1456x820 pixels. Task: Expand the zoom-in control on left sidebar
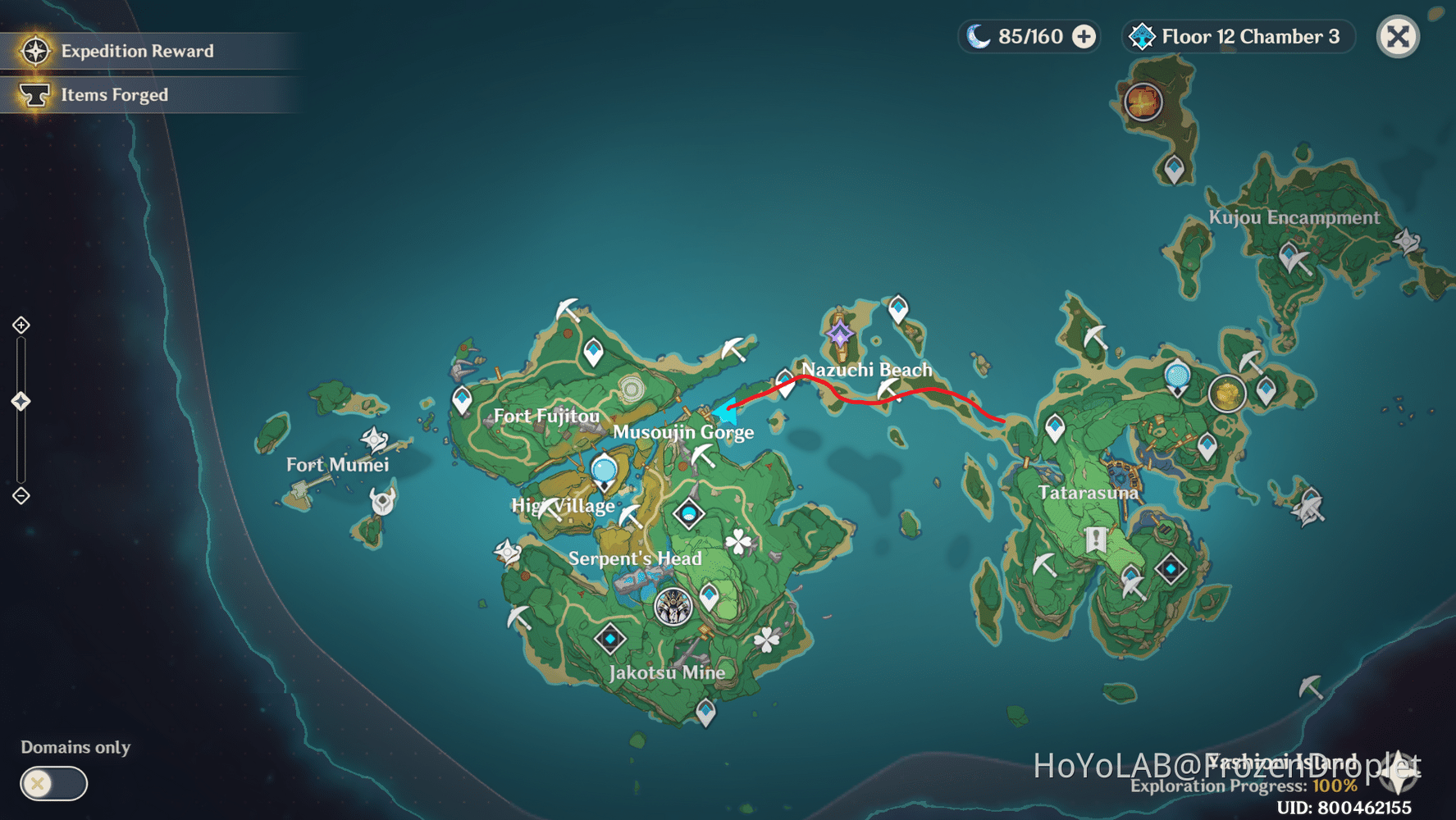(x=21, y=325)
